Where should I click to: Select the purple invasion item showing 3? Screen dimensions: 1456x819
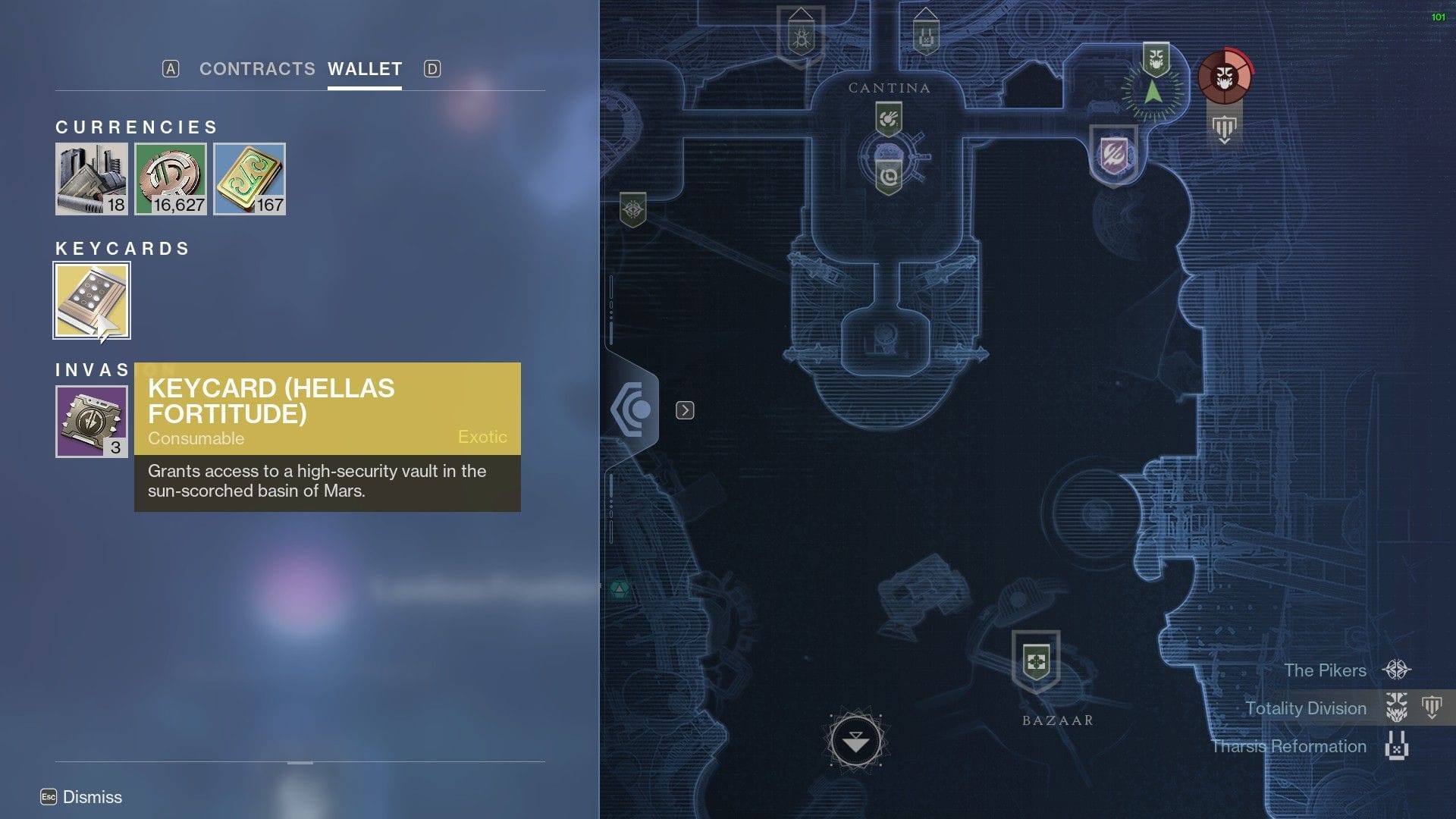tap(91, 422)
